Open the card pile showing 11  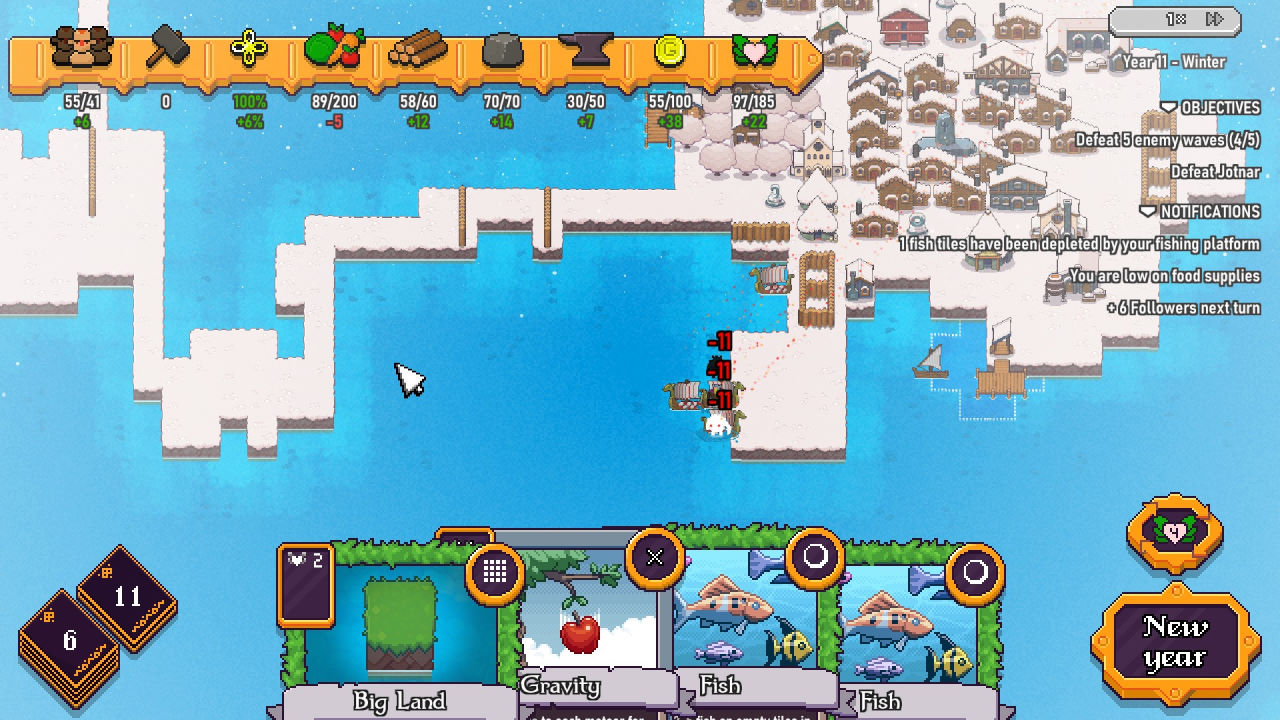click(x=127, y=598)
